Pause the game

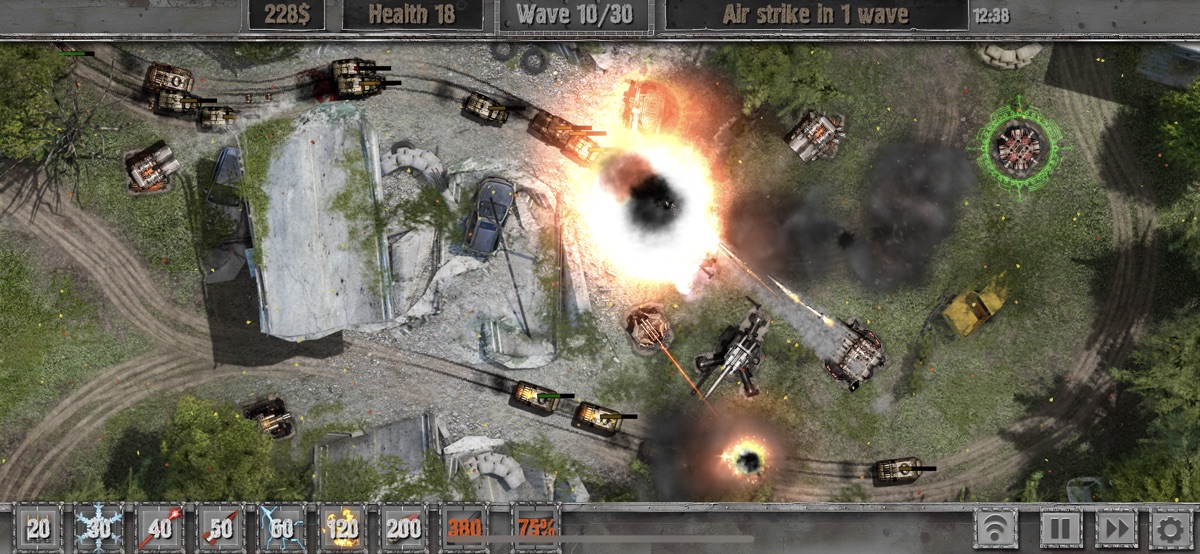[x=1061, y=528]
